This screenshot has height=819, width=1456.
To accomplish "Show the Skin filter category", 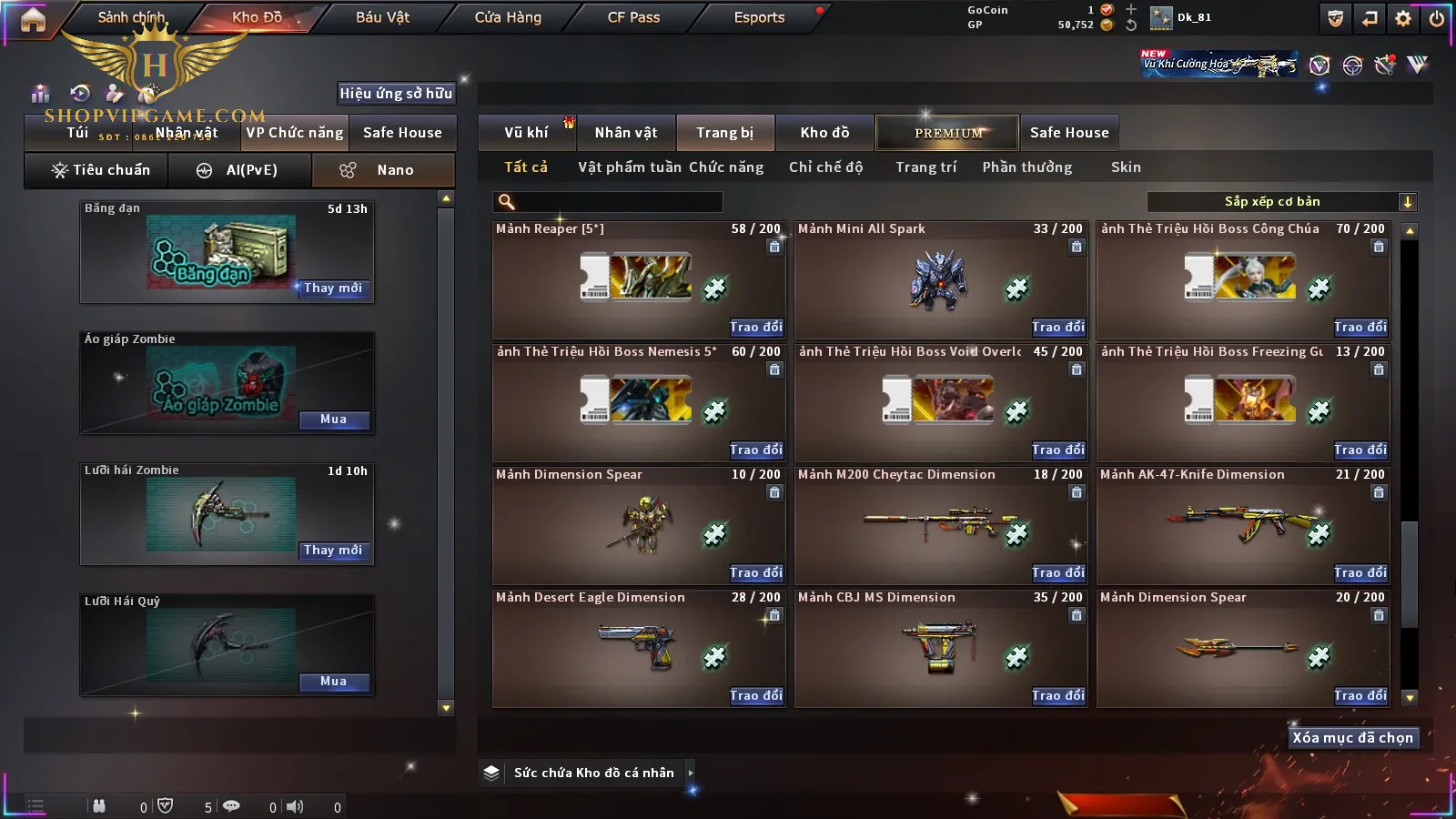I will pyautogui.click(x=1126, y=167).
